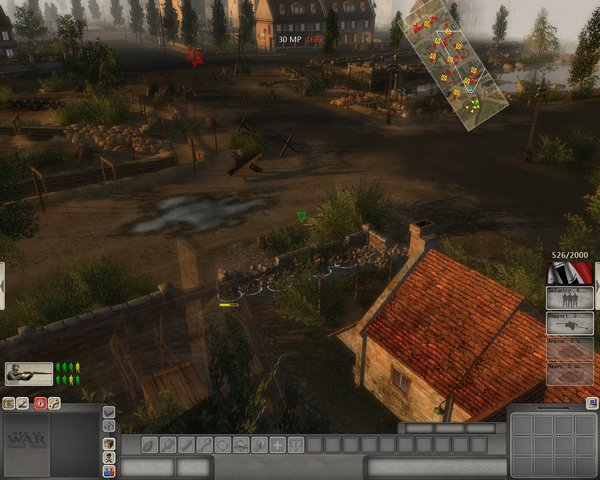Click the plus sign heal command
The image size is (600, 480).
(x=277, y=445)
